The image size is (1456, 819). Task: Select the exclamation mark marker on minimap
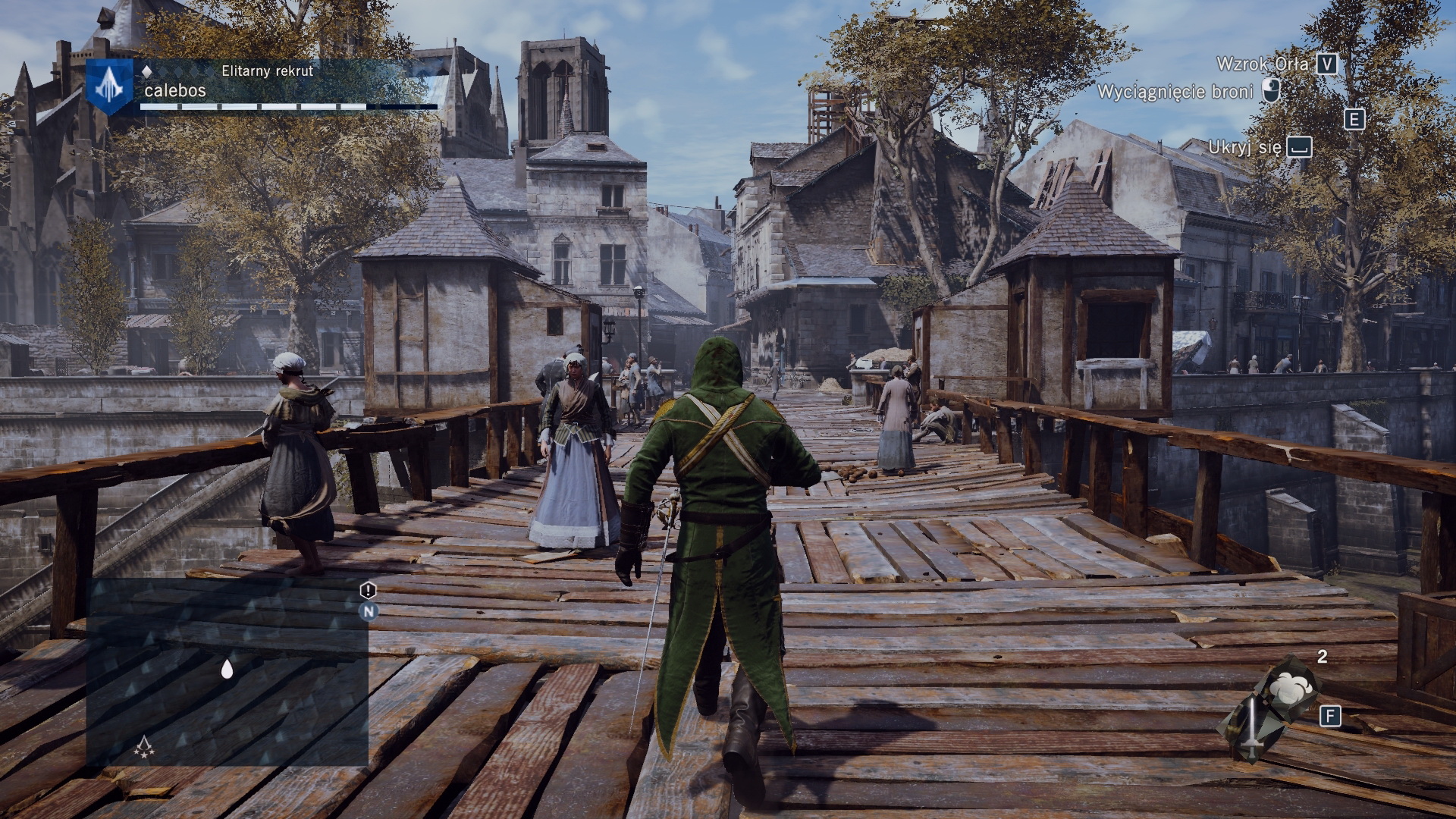[x=368, y=590]
